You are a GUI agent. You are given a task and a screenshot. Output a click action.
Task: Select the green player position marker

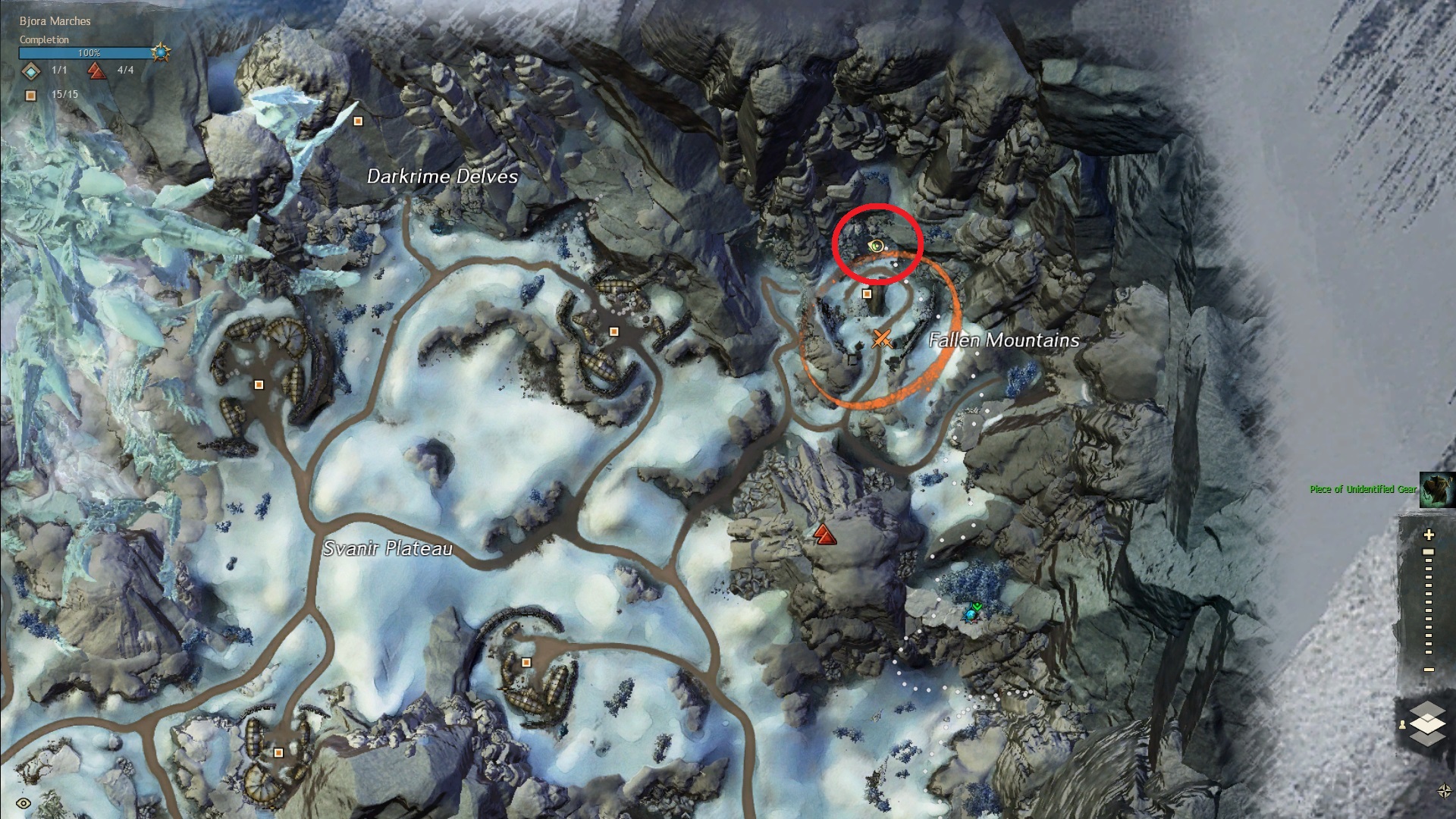[x=974, y=610]
